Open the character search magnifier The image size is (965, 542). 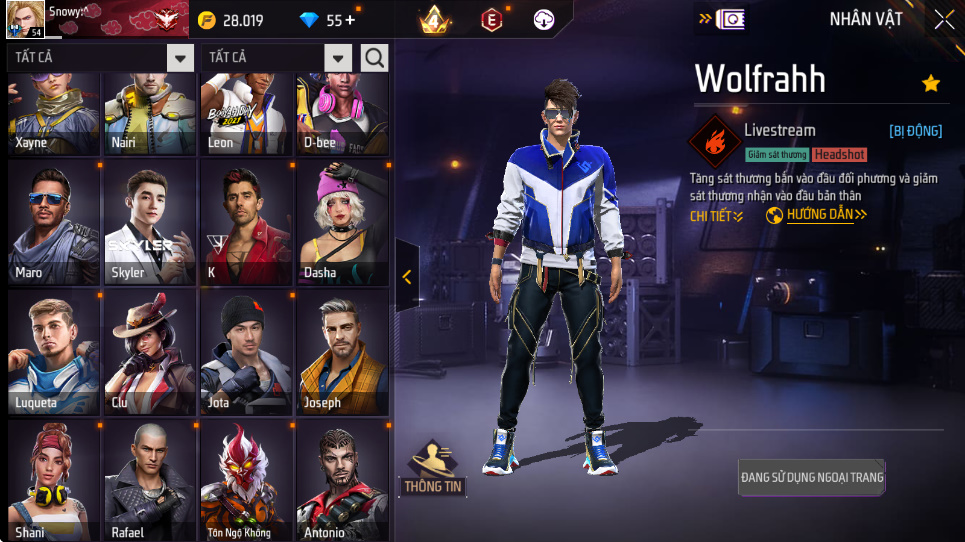375,58
